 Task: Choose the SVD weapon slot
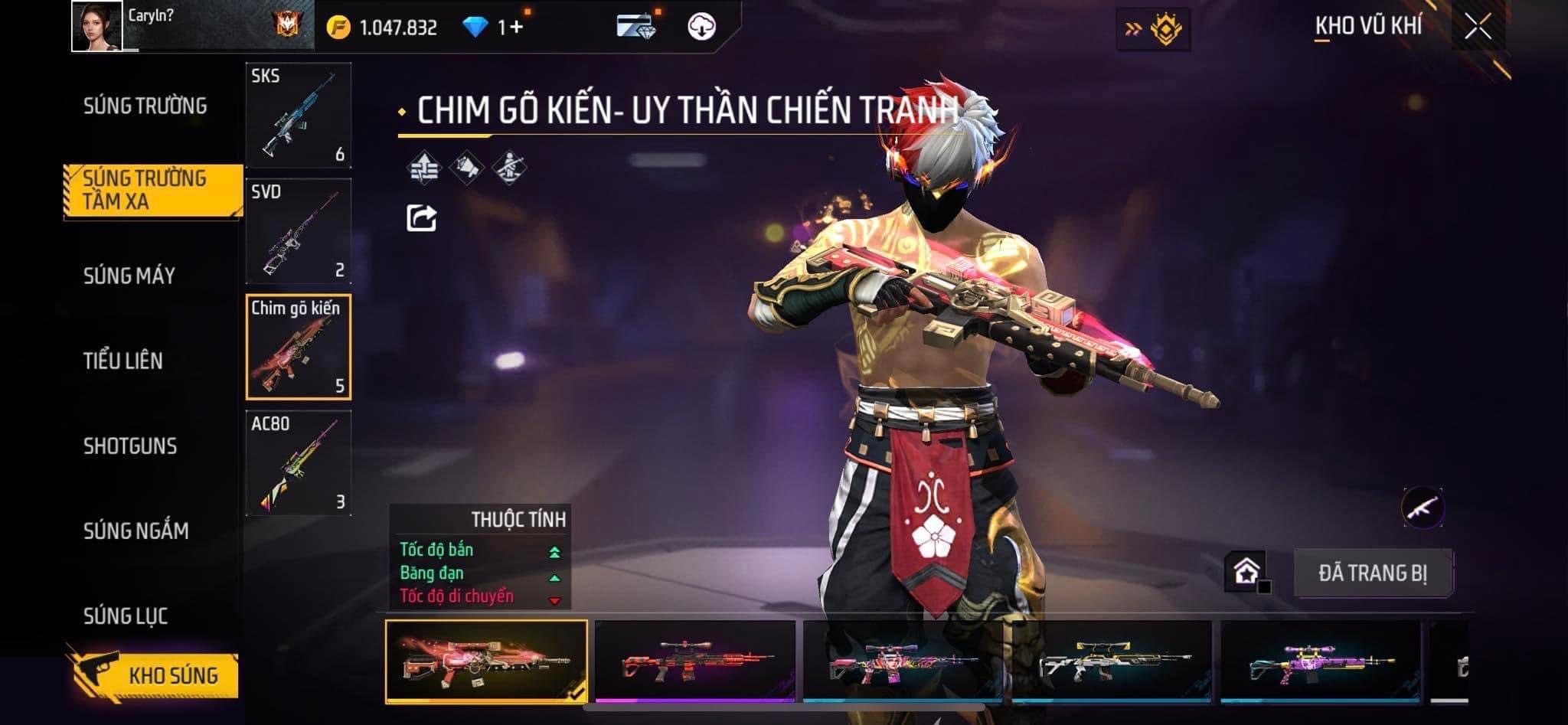tap(299, 231)
